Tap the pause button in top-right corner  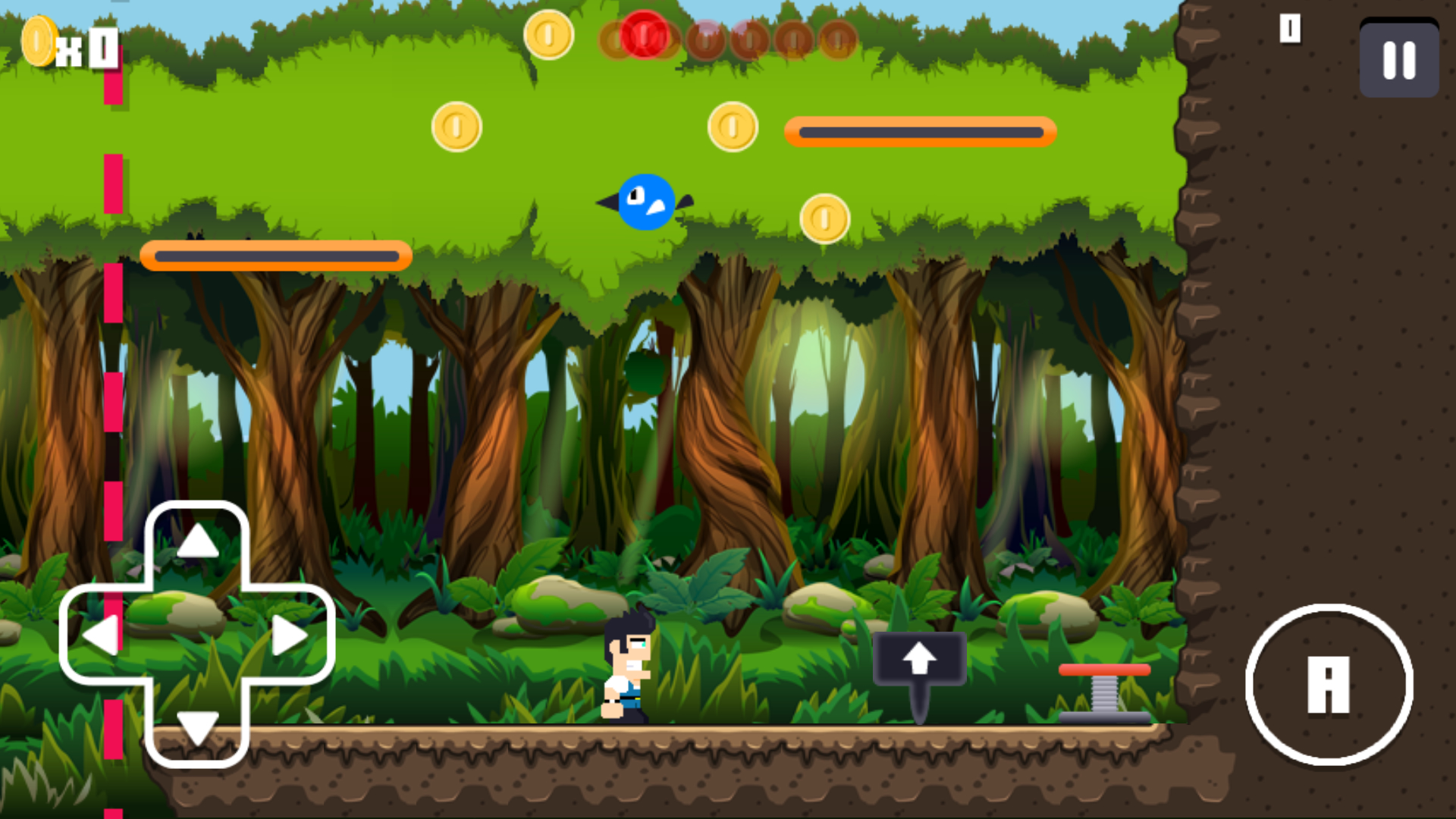[x=1398, y=60]
